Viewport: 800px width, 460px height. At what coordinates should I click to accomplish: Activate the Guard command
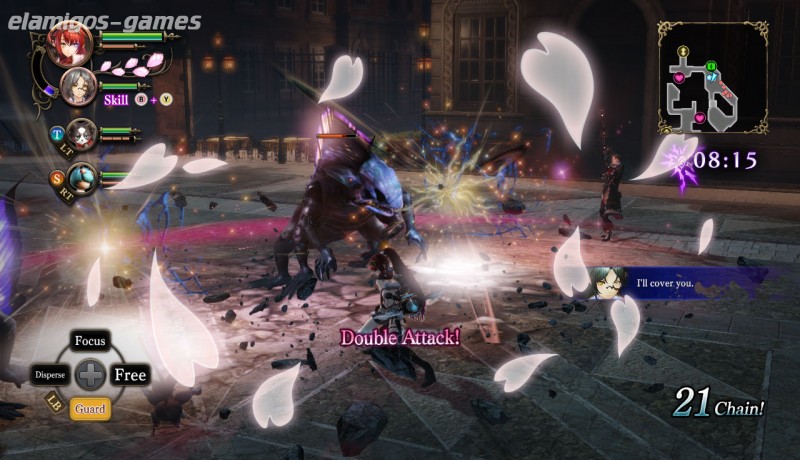pos(91,408)
